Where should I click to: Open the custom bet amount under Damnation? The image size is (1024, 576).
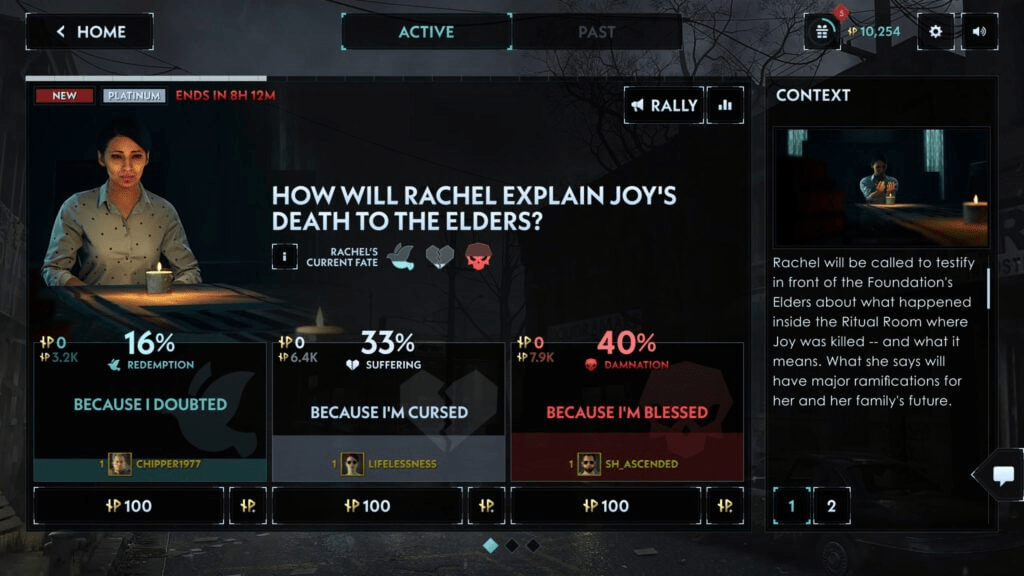click(725, 506)
